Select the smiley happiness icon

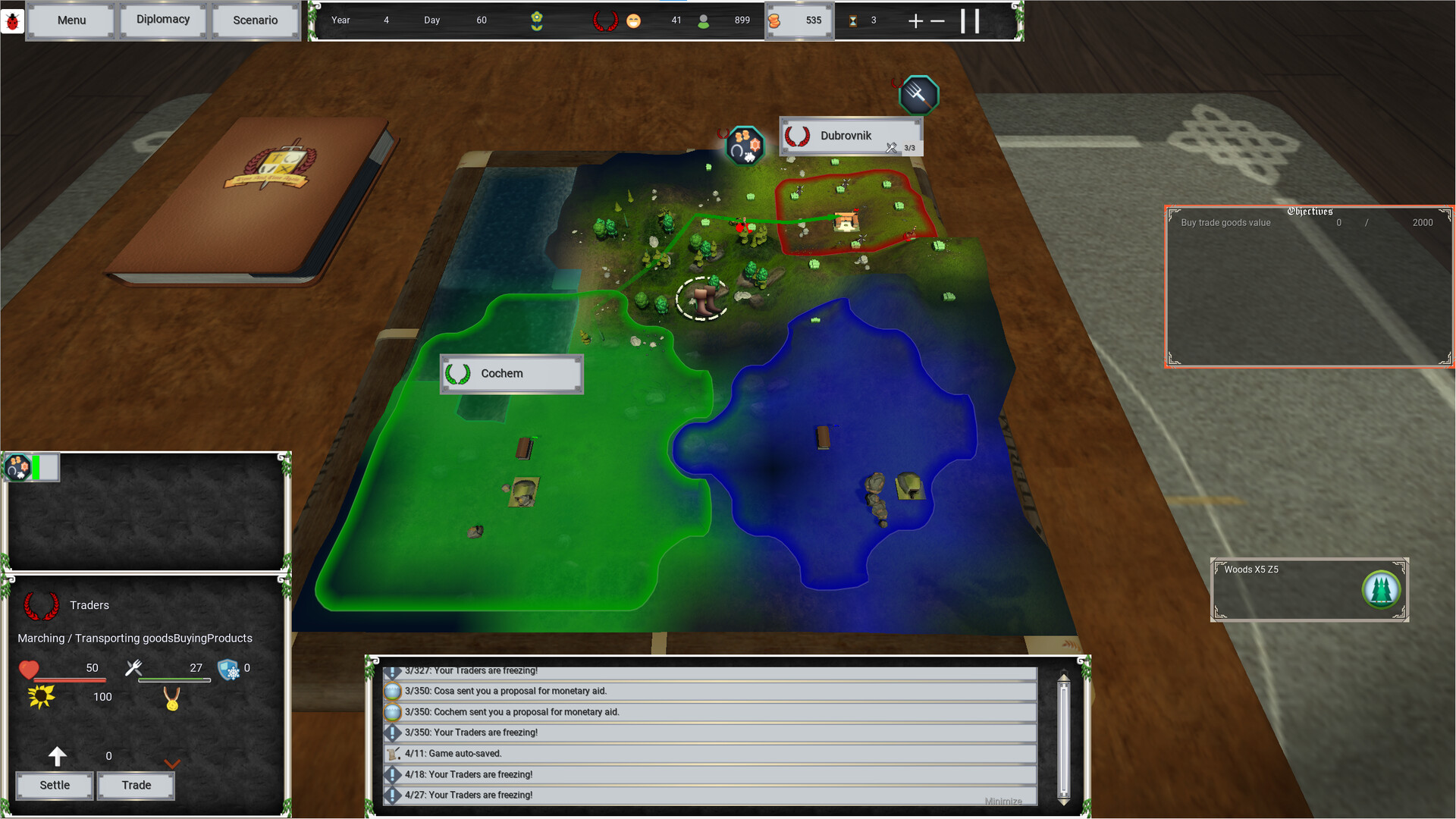point(634,20)
